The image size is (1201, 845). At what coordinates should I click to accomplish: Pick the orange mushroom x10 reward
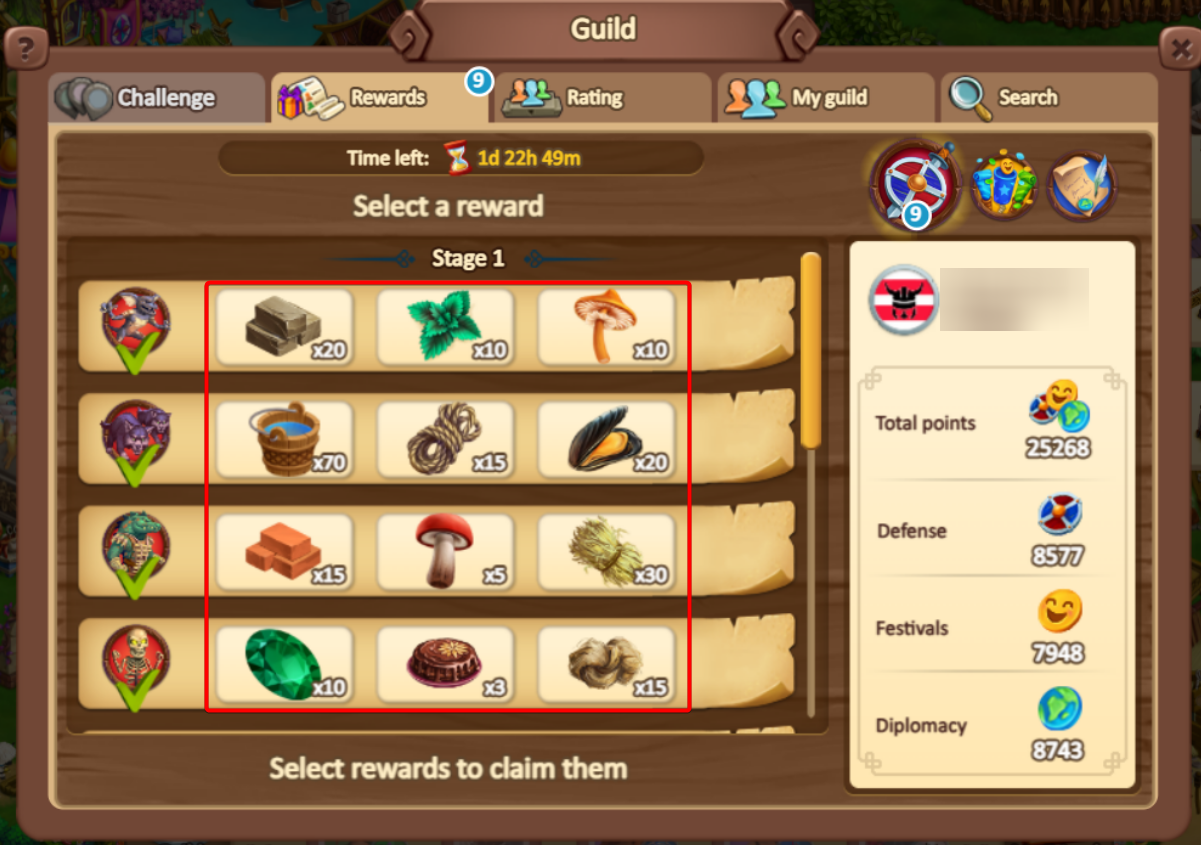click(606, 327)
